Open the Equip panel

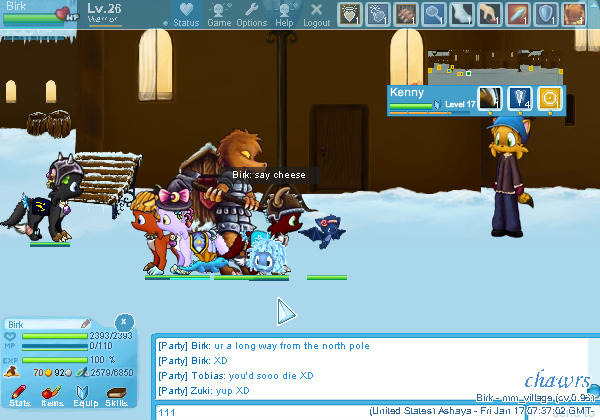click(x=84, y=394)
